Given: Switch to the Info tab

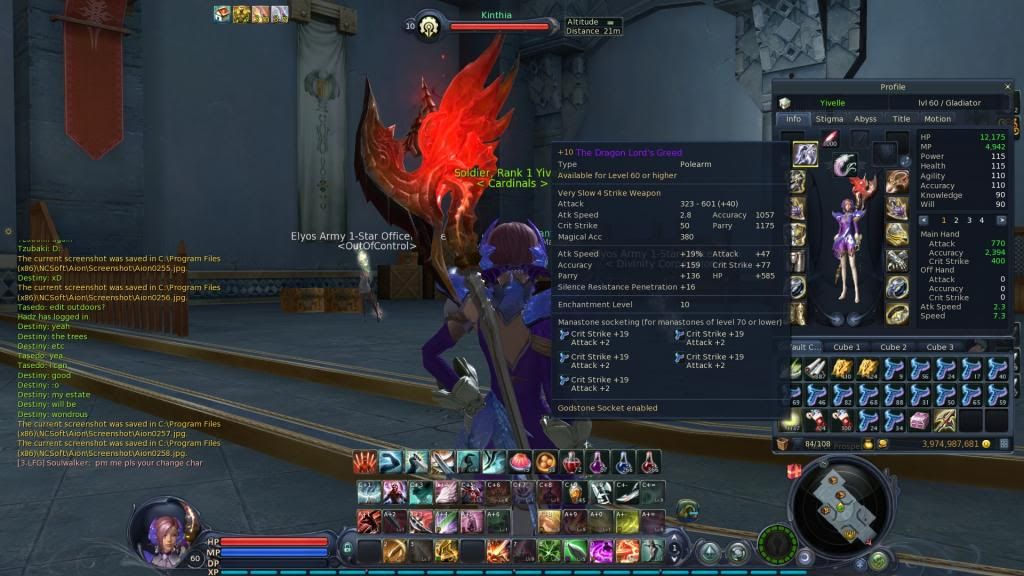Looking at the screenshot, I should click(x=794, y=119).
